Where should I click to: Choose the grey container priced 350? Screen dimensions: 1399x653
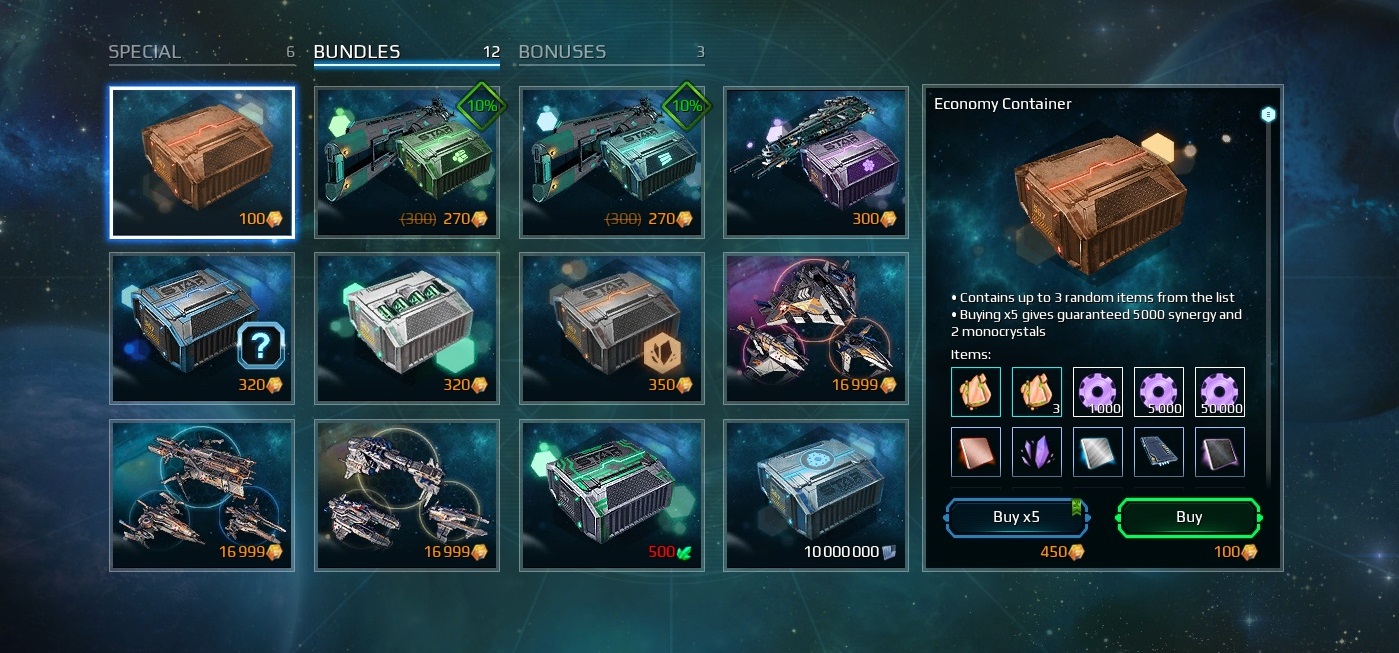coord(612,328)
